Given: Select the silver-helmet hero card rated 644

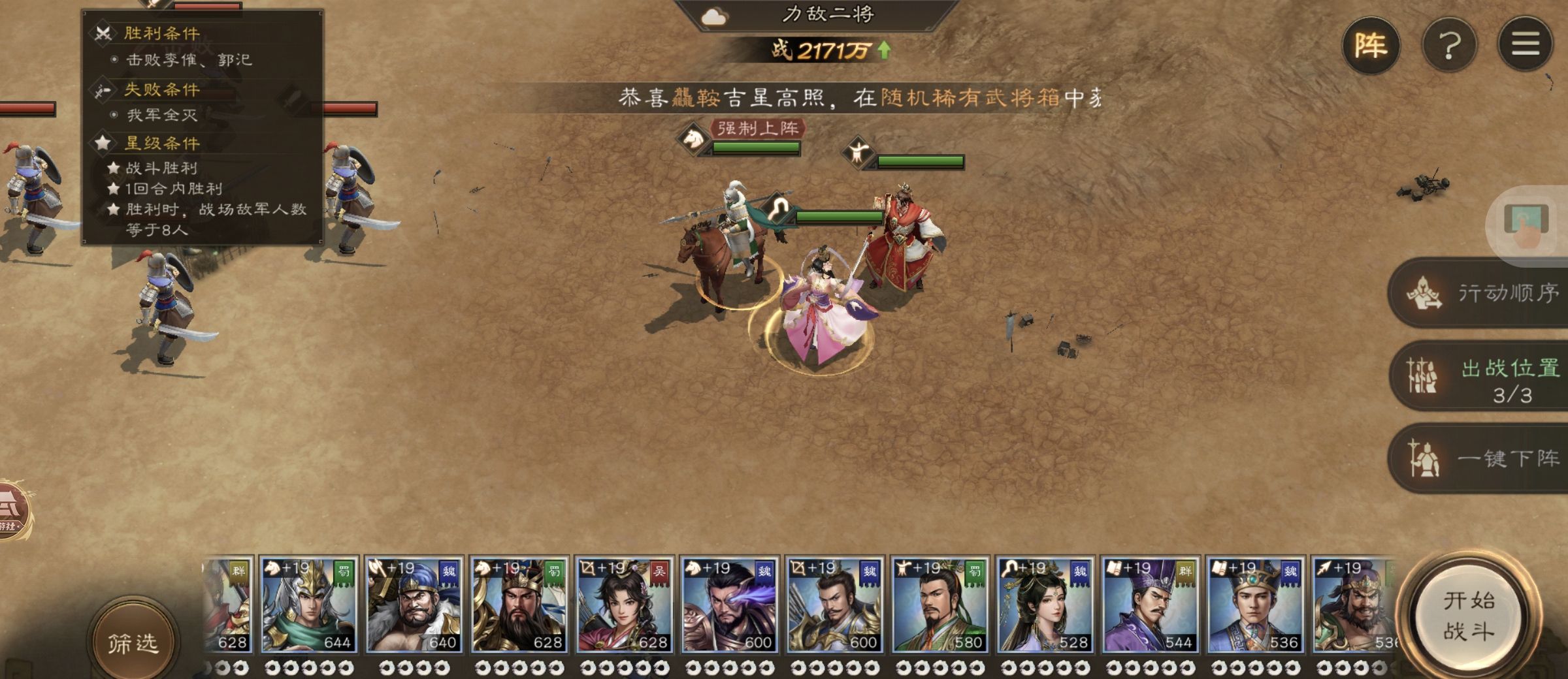Looking at the screenshot, I should point(308,605).
